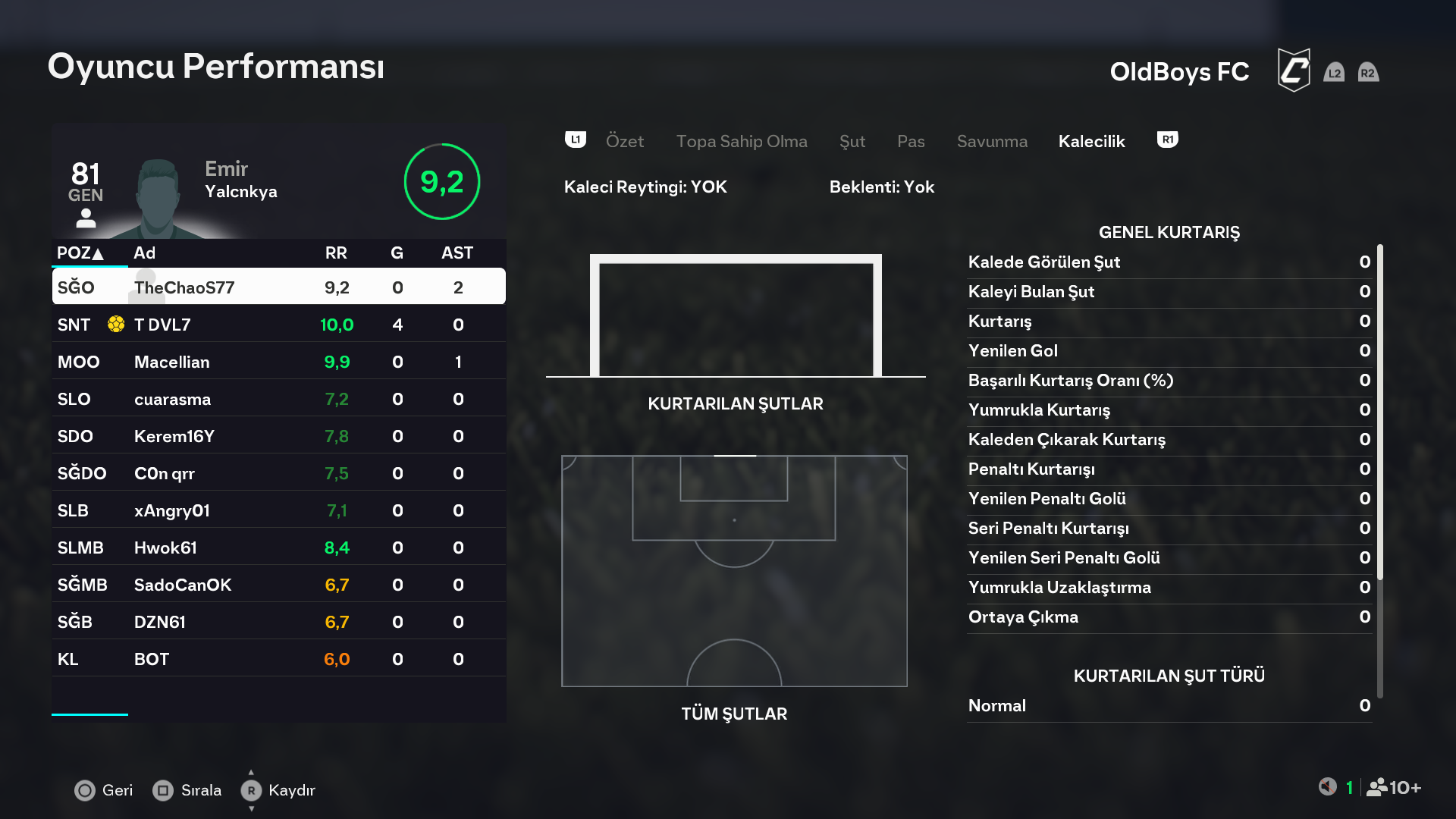Sort the list by RR rating column
The image size is (1456, 819).
[336, 253]
